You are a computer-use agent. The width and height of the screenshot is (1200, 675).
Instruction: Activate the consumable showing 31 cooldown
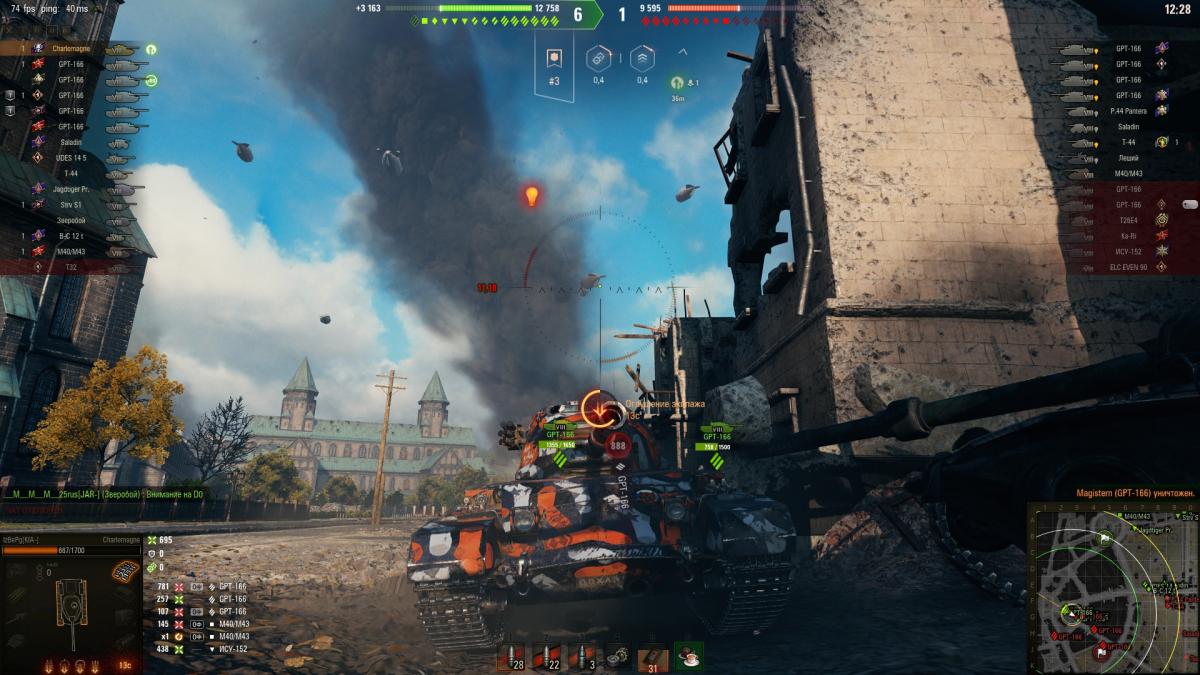click(x=654, y=657)
